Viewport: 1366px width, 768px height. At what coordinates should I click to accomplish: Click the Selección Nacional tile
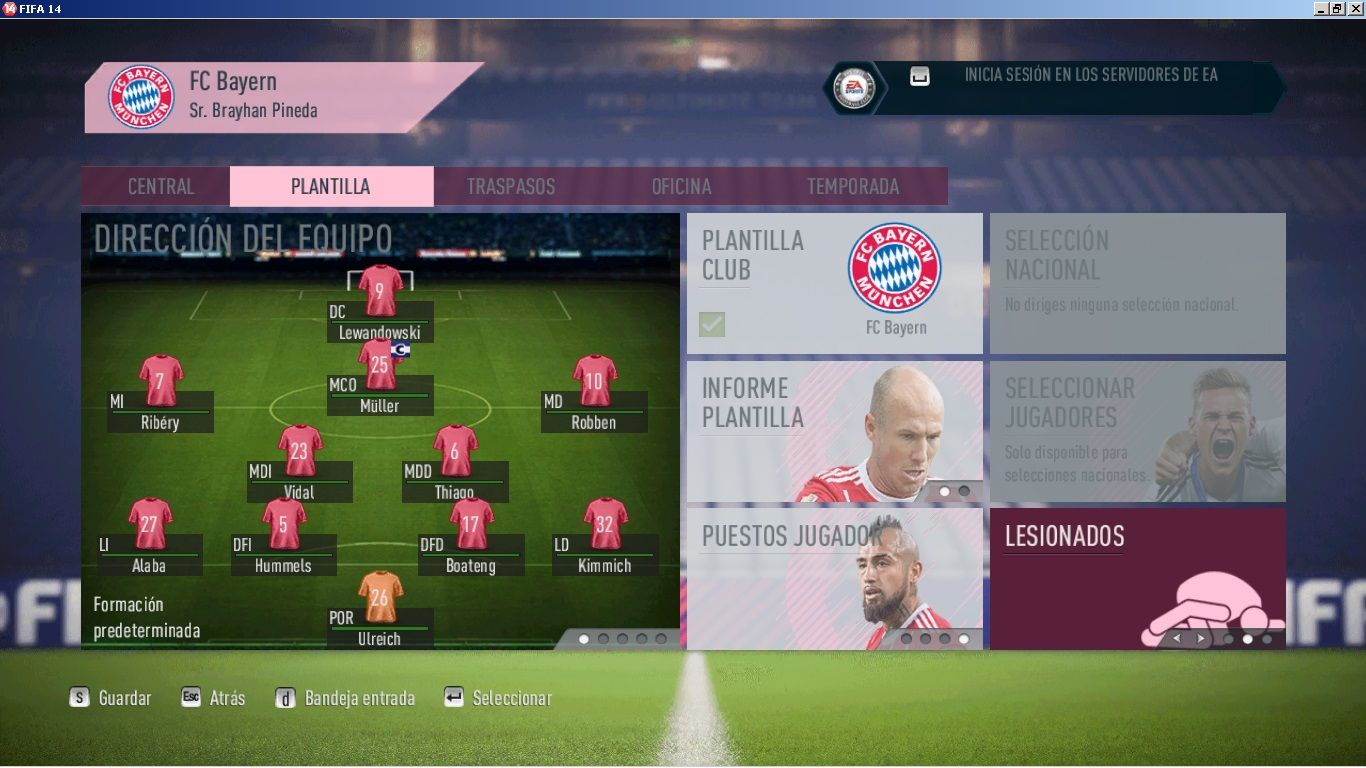(1137, 283)
